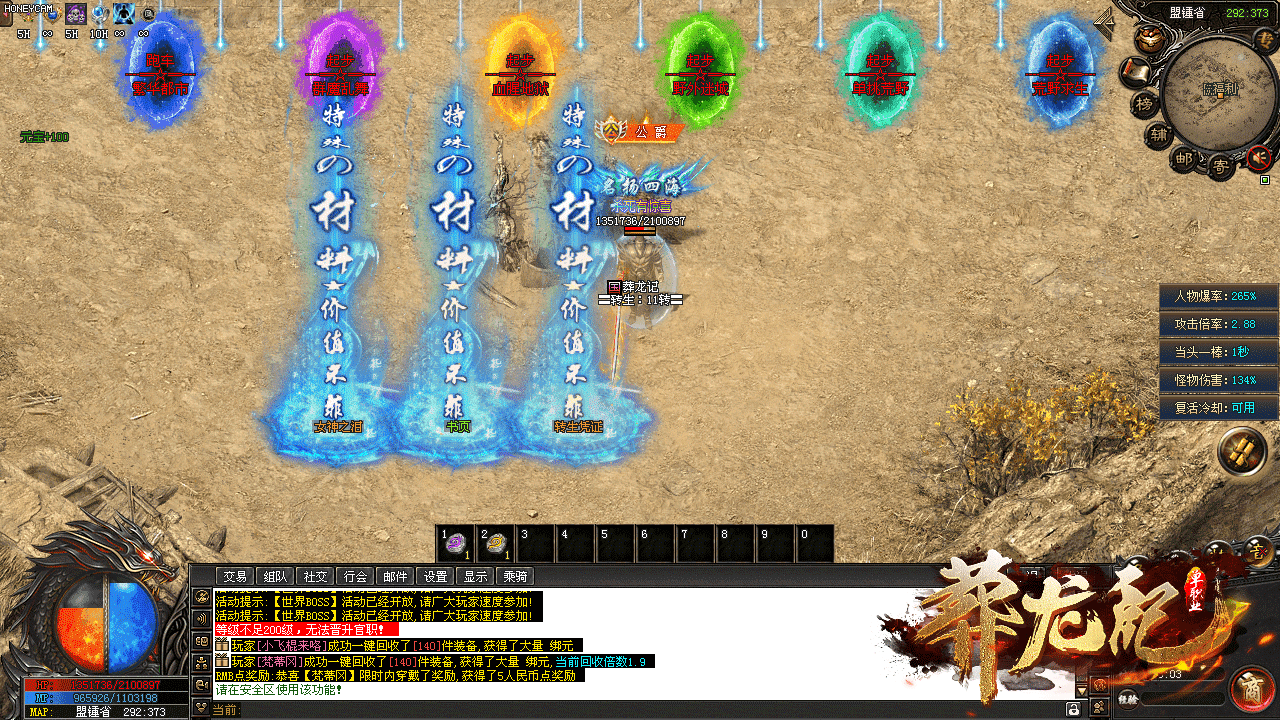Screen dimensions: 1280x720
Task: Open the 邮件 mail button in chat bar
Action: pos(395,576)
